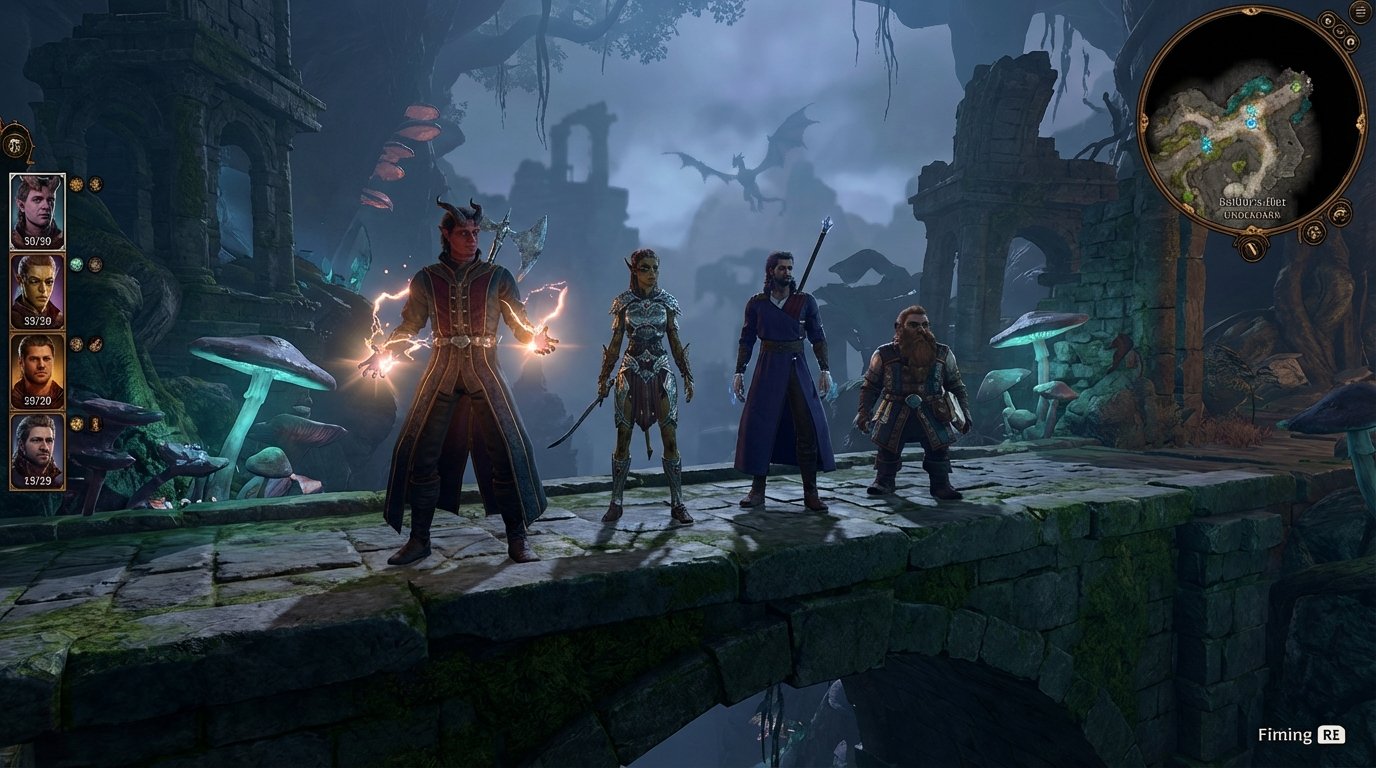Select the second party member's portrait
This screenshot has height=768, width=1376.
click(x=38, y=288)
